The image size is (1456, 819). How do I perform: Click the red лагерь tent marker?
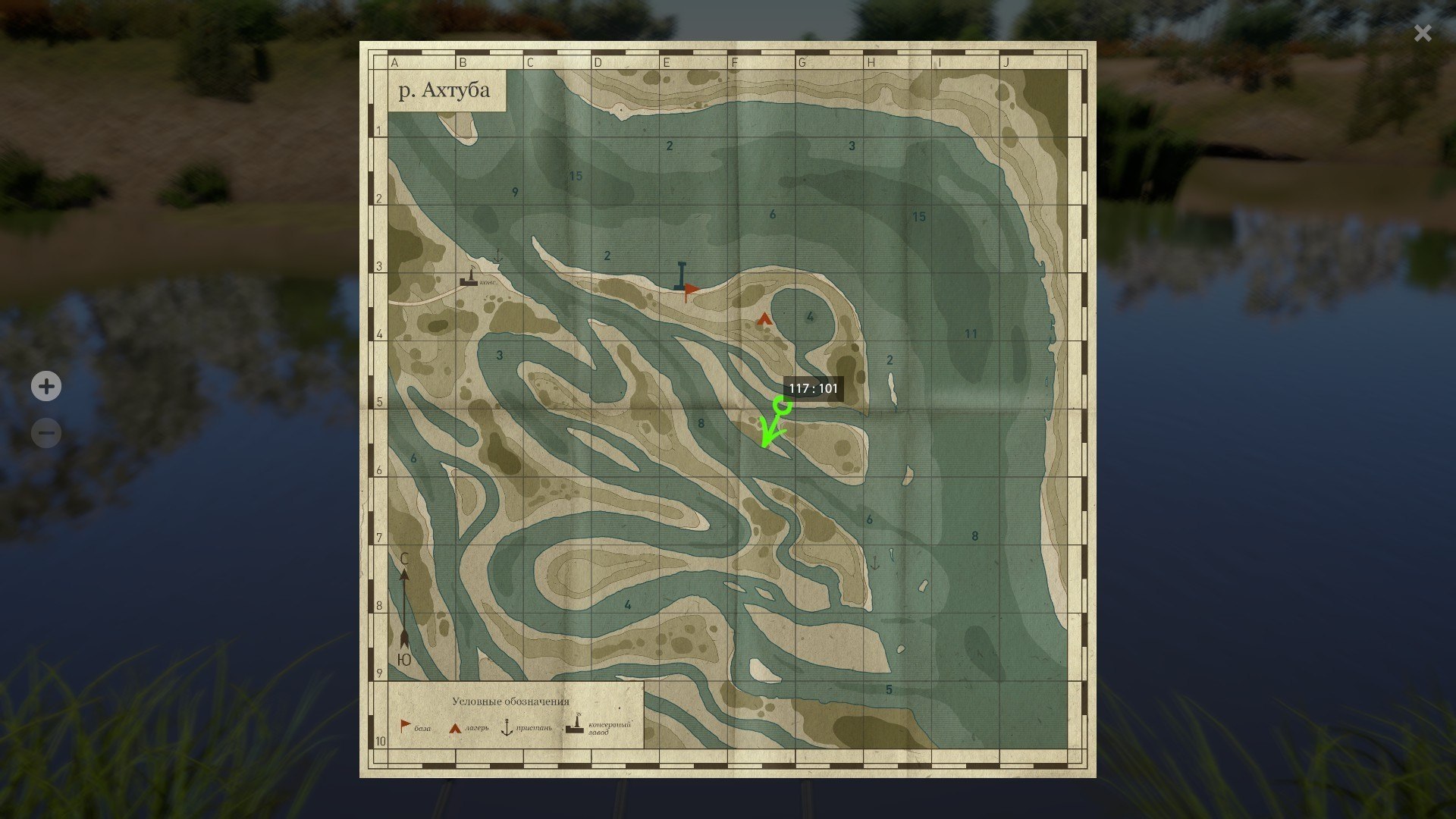point(763,318)
